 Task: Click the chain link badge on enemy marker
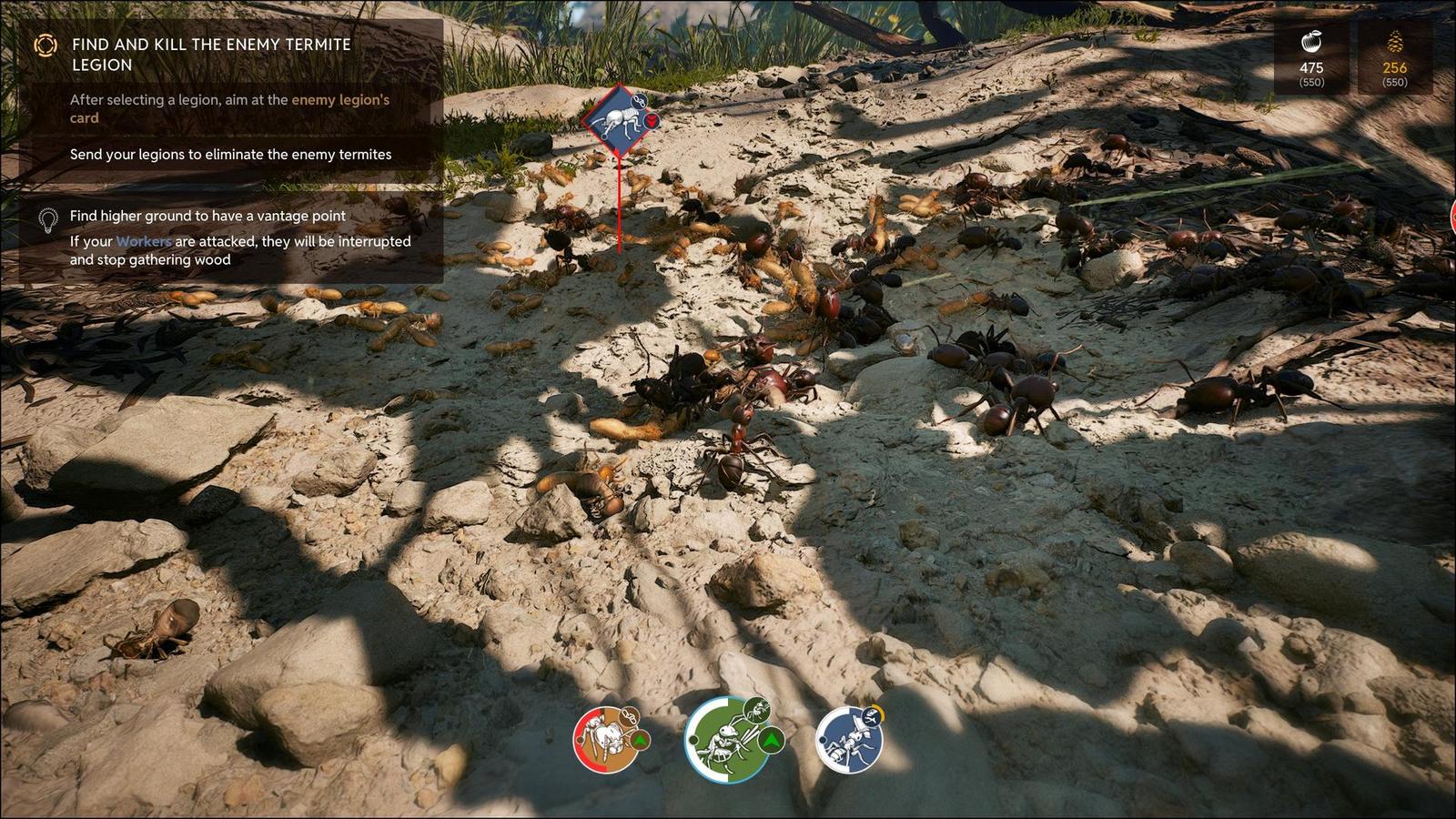(639, 100)
